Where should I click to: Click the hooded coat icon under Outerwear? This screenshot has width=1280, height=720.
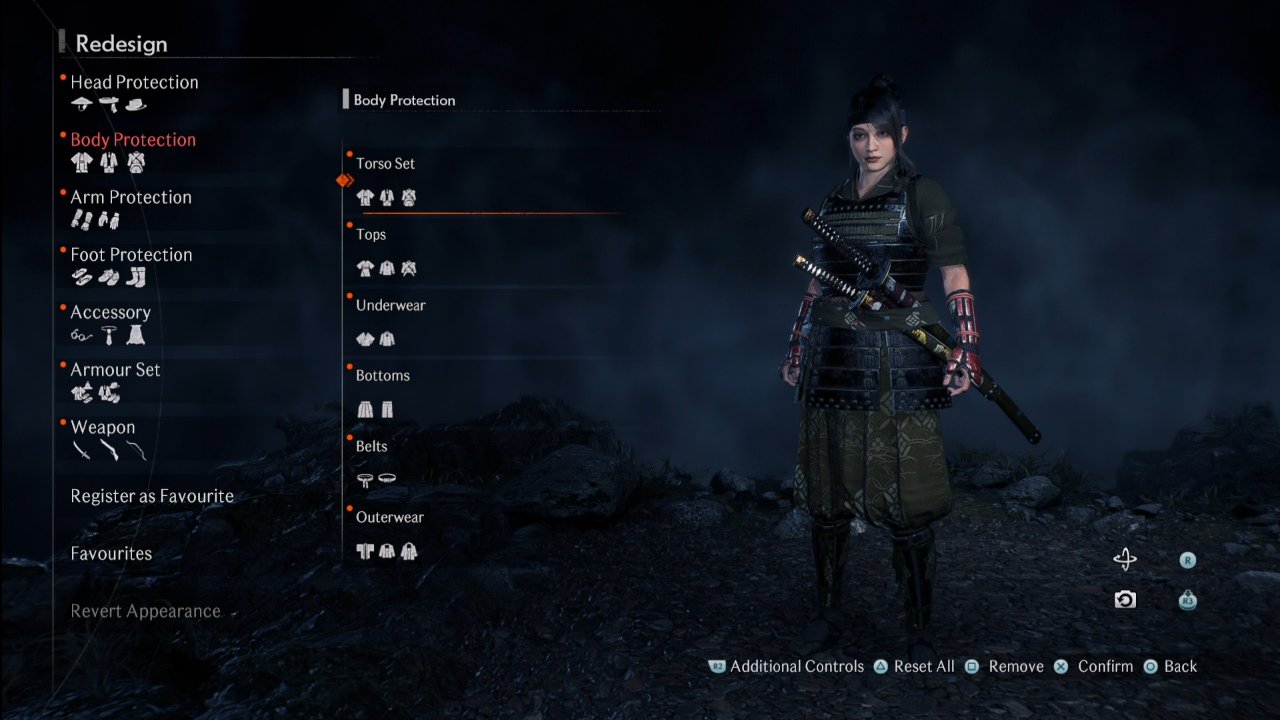point(409,551)
